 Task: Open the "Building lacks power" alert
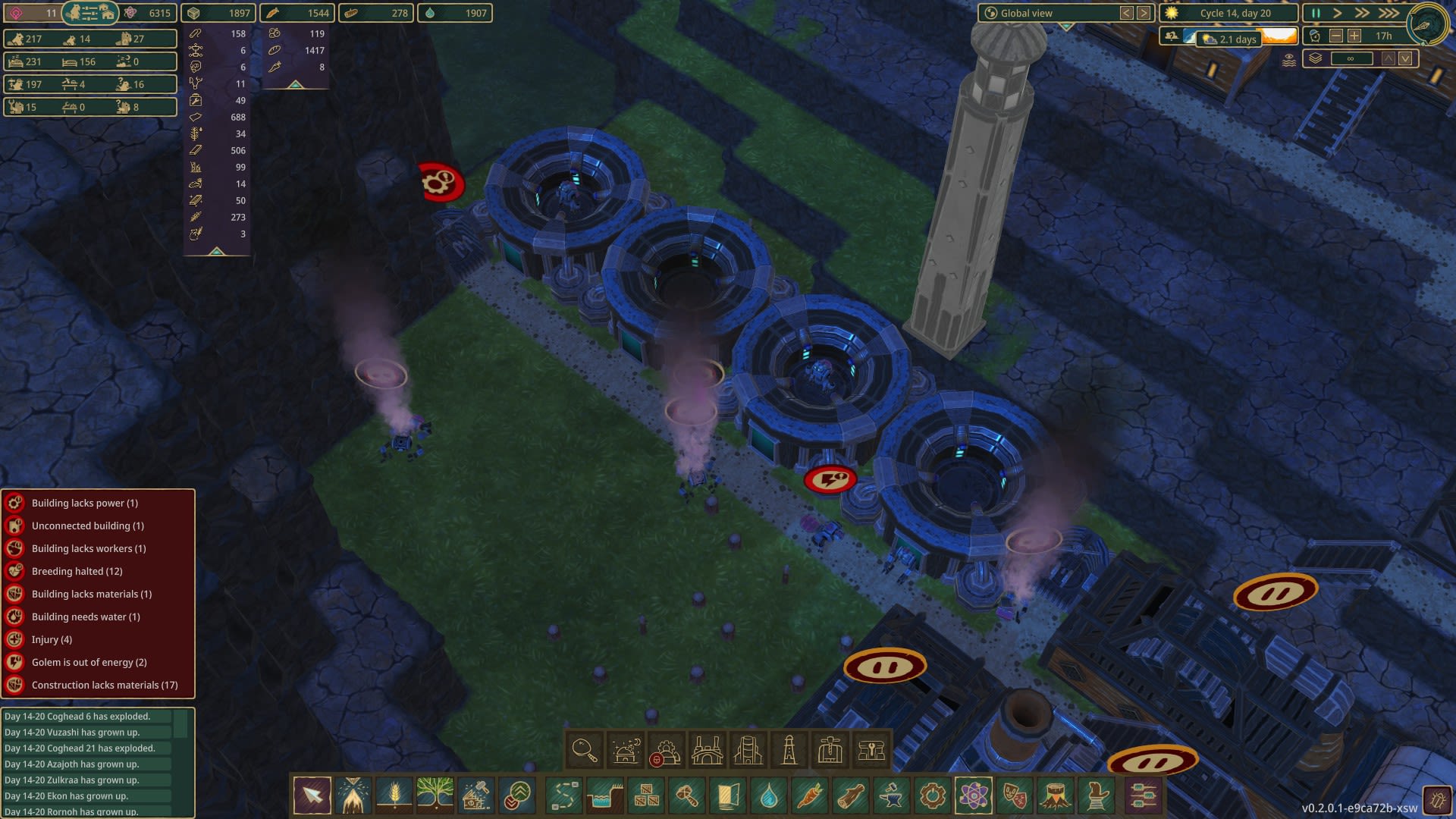[x=84, y=503]
